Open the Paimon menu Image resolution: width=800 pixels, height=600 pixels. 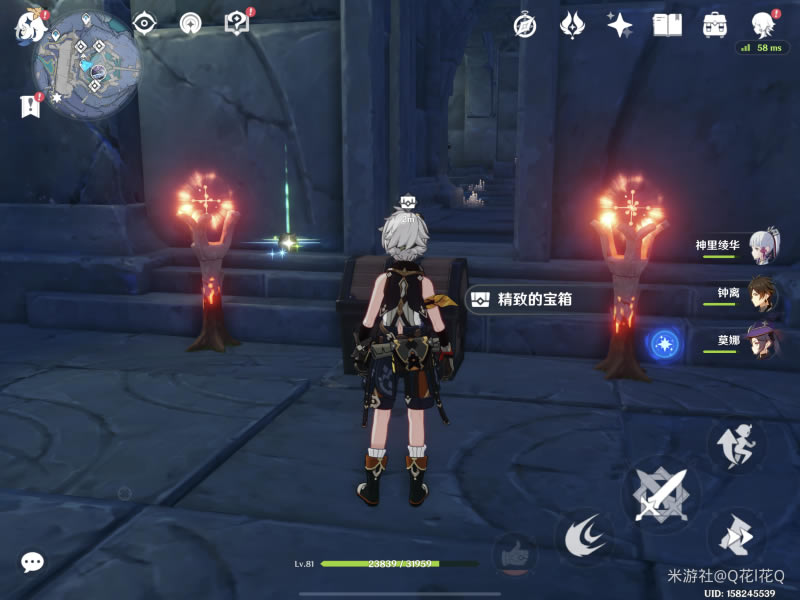(27, 27)
